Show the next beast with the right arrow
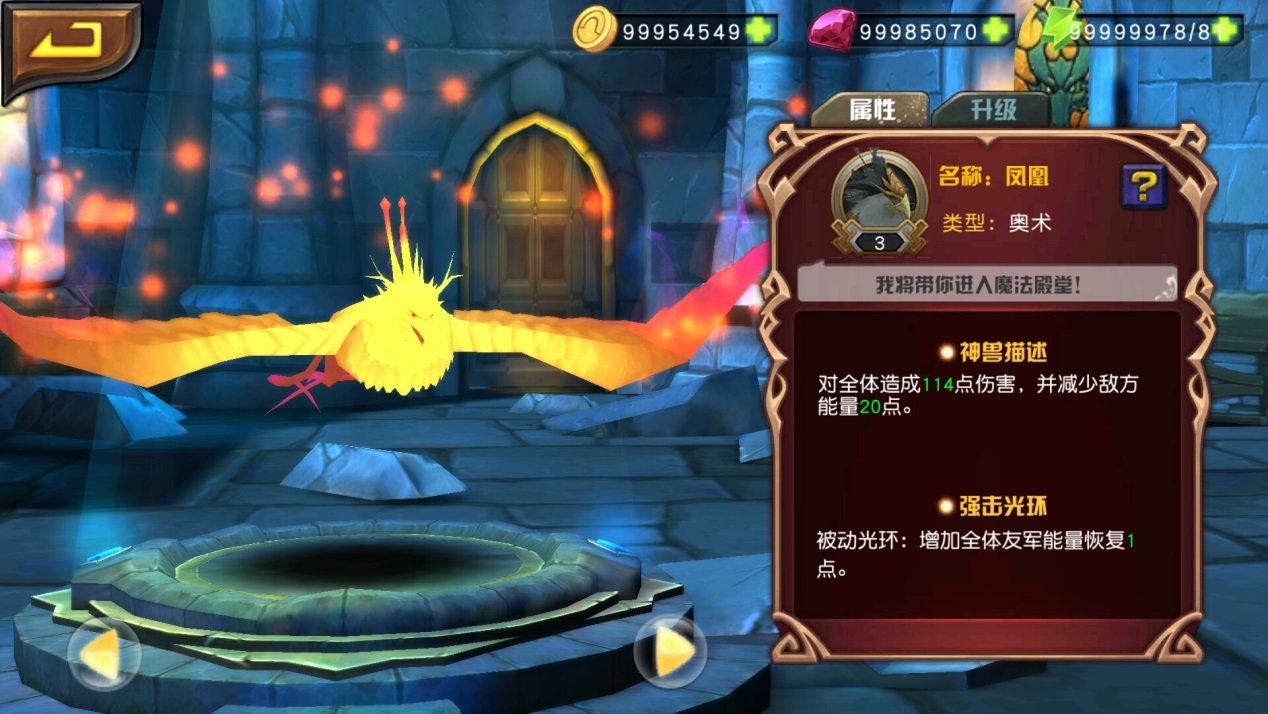This screenshot has width=1268, height=714. (670, 653)
